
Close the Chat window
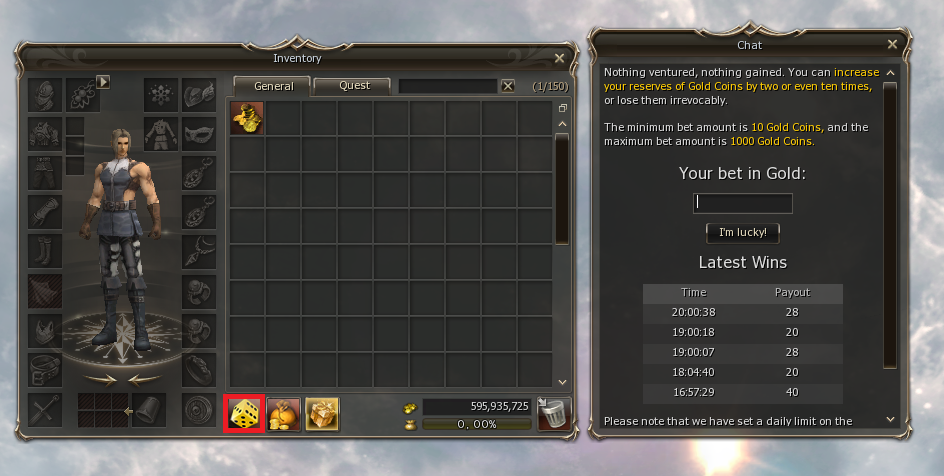coord(892,45)
